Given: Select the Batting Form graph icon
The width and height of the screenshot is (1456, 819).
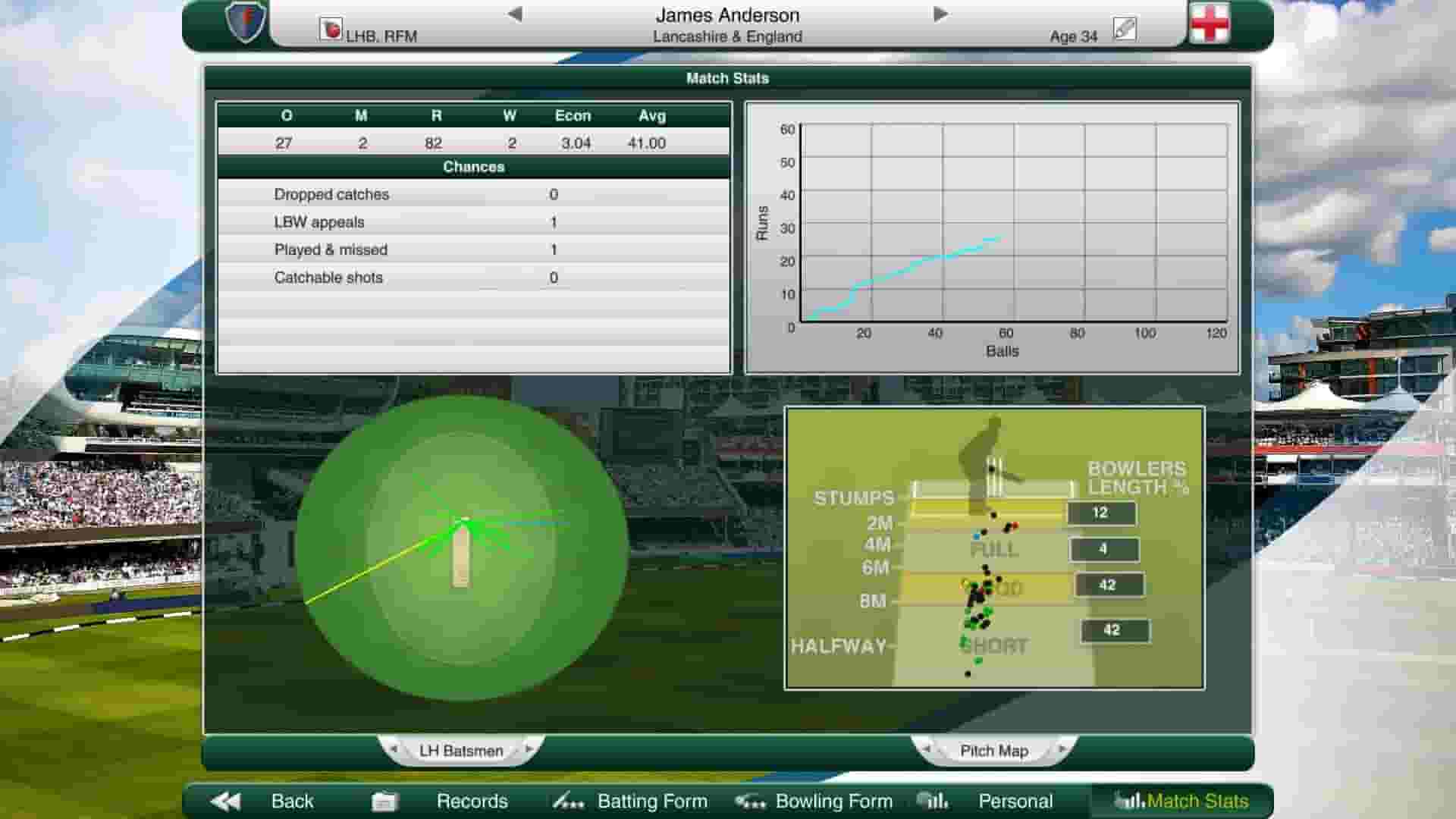Looking at the screenshot, I should 570,801.
